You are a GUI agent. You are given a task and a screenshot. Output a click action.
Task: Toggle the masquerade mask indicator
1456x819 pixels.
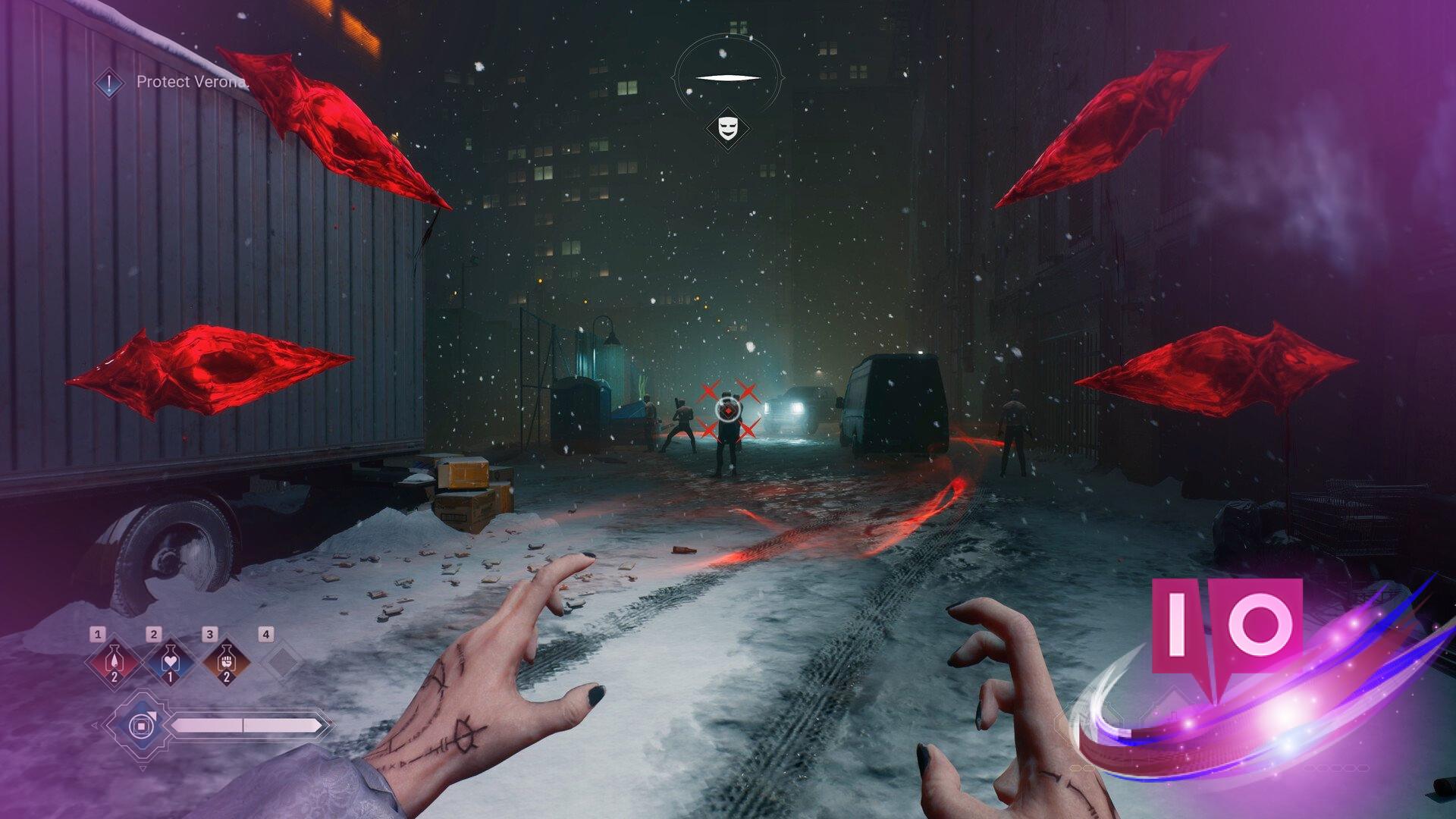726,127
